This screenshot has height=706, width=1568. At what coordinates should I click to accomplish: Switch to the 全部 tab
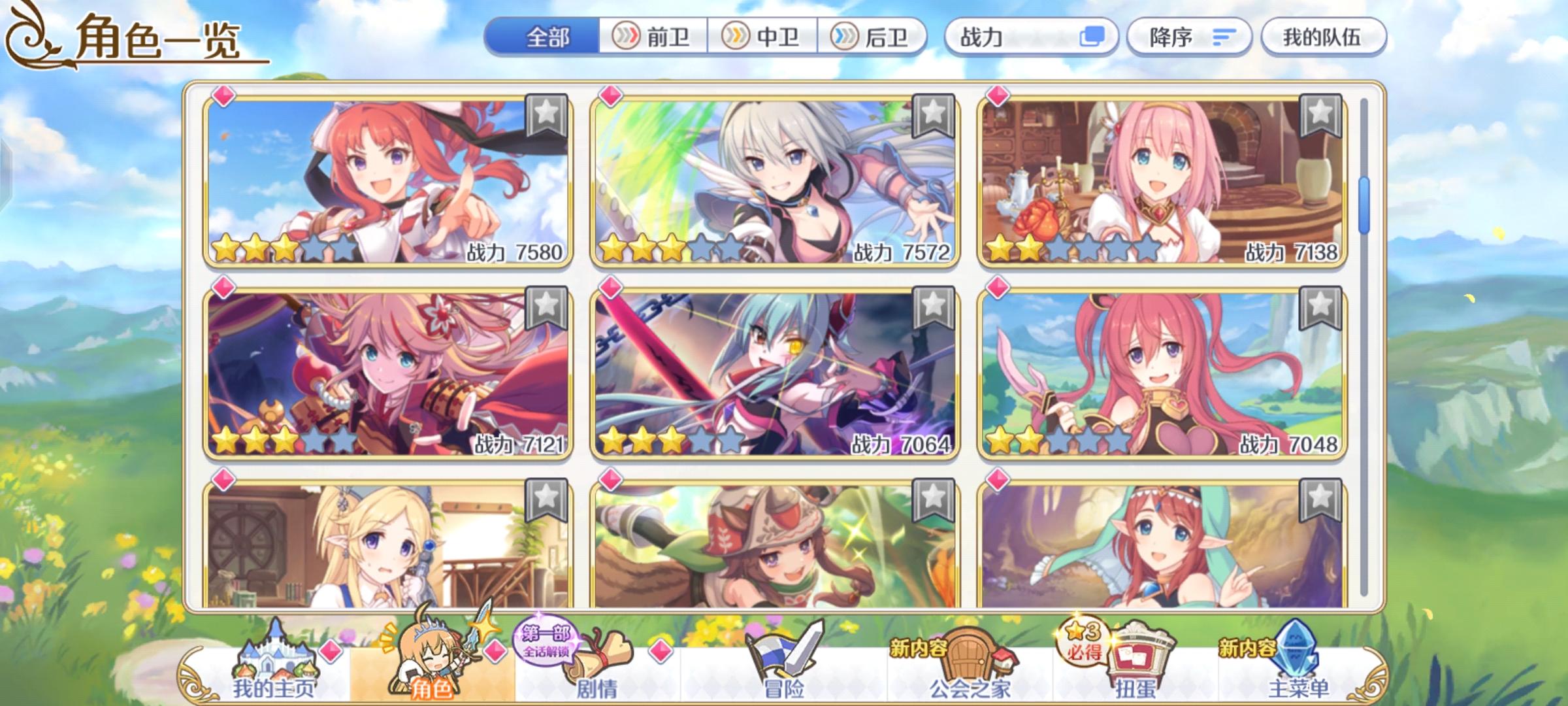pos(547,38)
